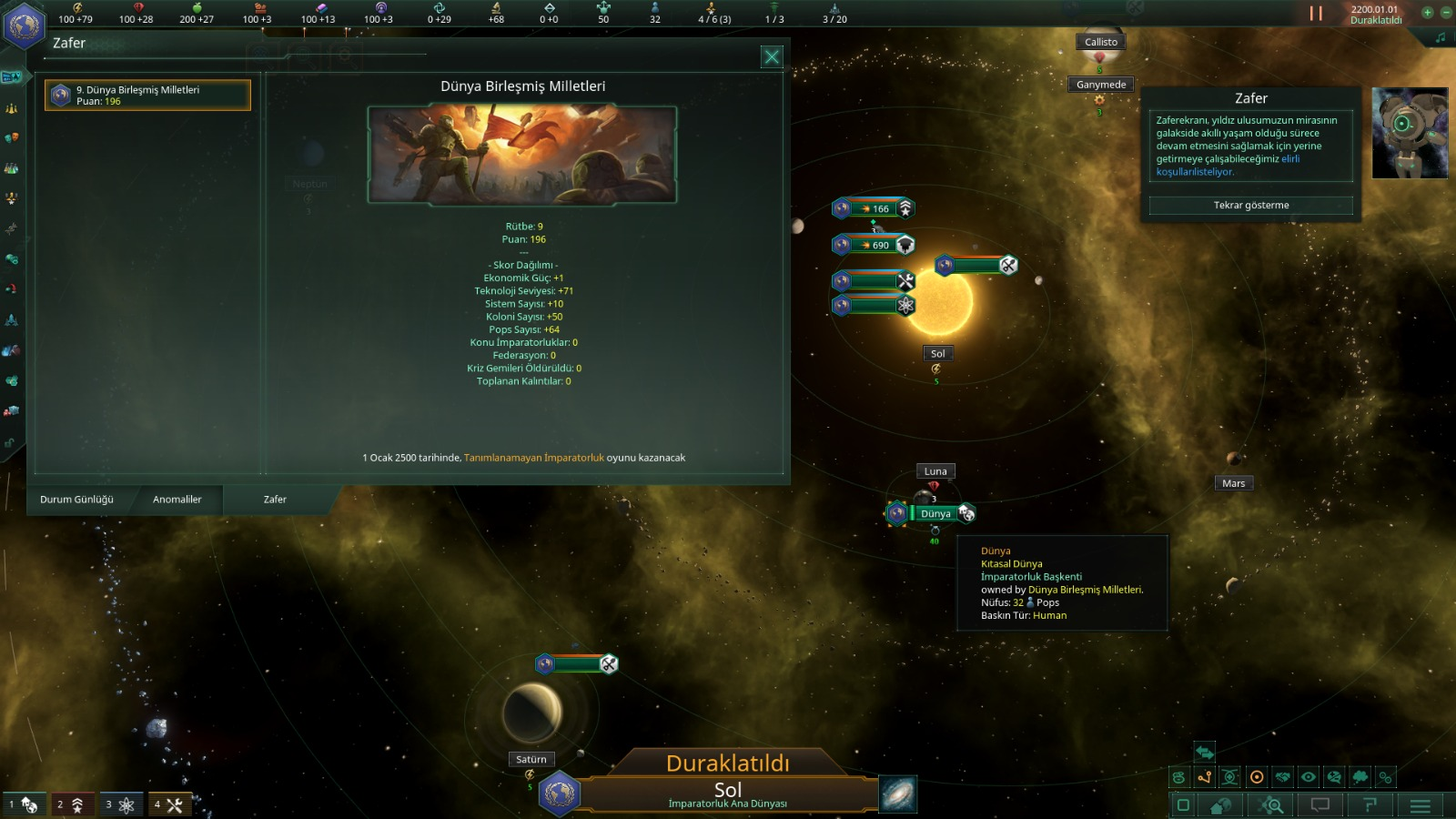Open the Anomaliler tab

(x=177, y=500)
